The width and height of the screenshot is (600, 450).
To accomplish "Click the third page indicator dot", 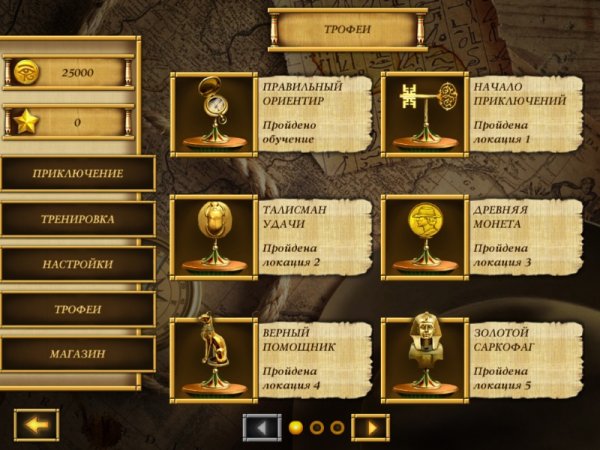I will click(x=337, y=427).
